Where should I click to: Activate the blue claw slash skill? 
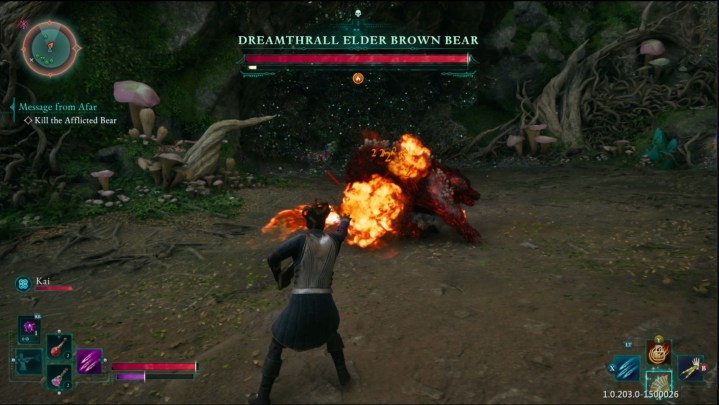[x=627, y=368]
